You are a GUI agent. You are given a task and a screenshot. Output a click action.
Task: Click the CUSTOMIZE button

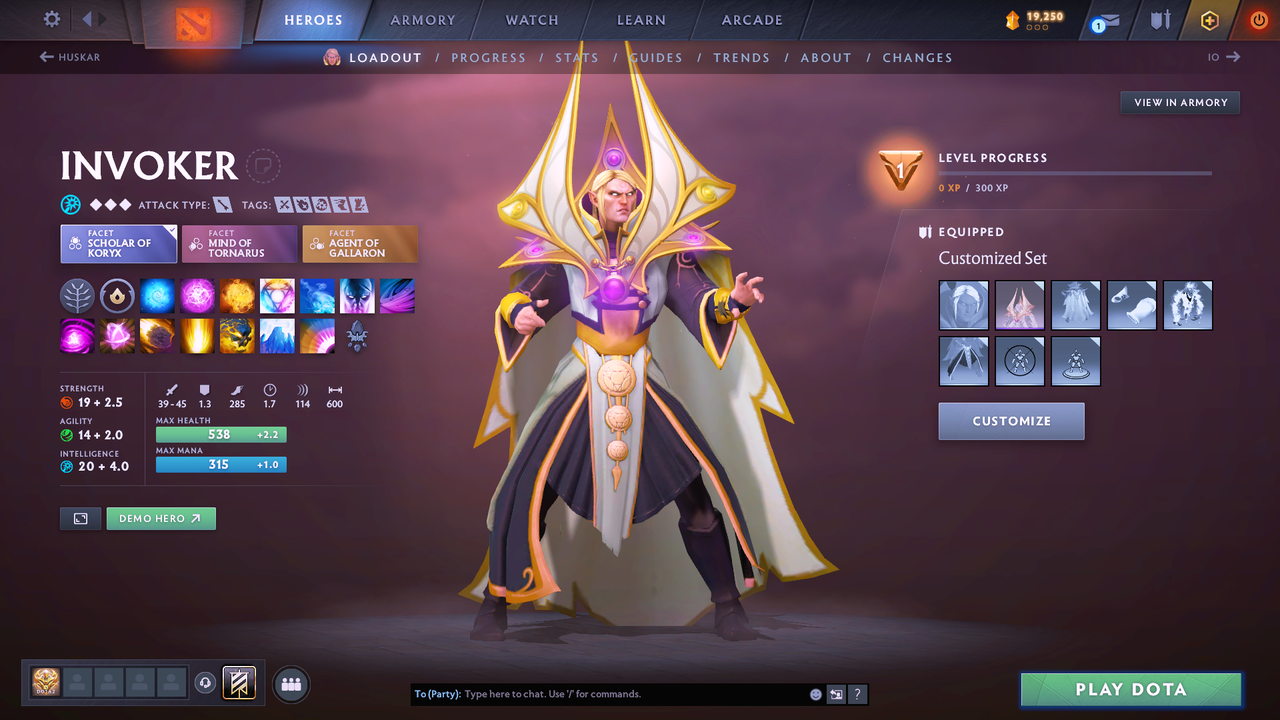point(1011,421)
